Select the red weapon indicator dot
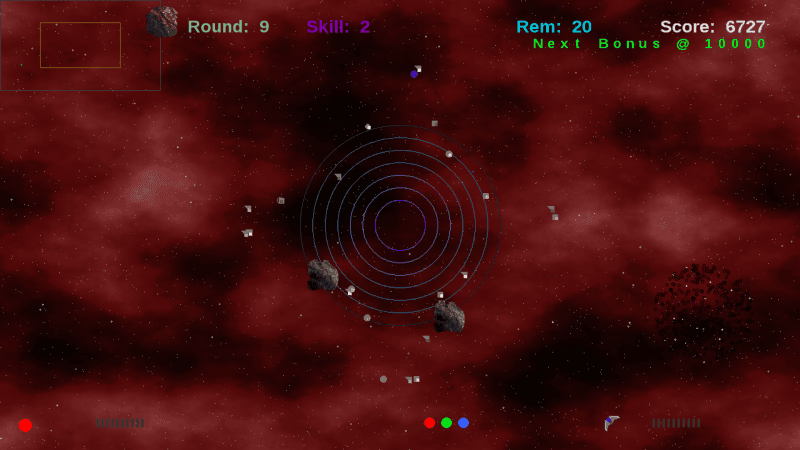Screen dimensions: 800x450 click(430, 423)
